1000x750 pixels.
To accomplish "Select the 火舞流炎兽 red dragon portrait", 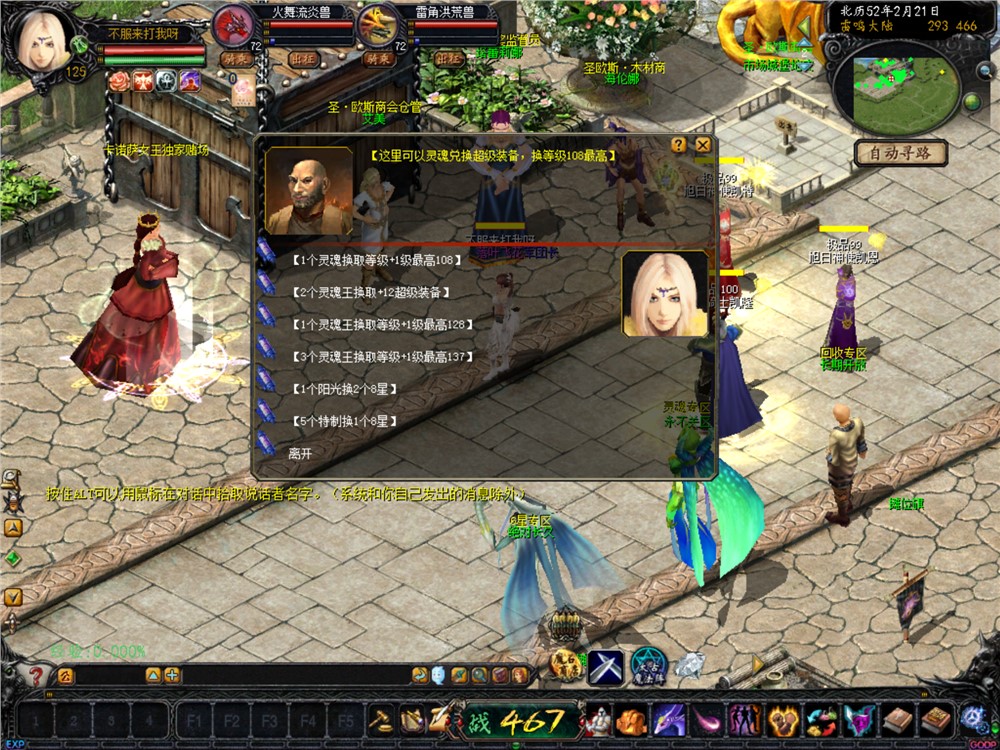I will pos(235,25).
